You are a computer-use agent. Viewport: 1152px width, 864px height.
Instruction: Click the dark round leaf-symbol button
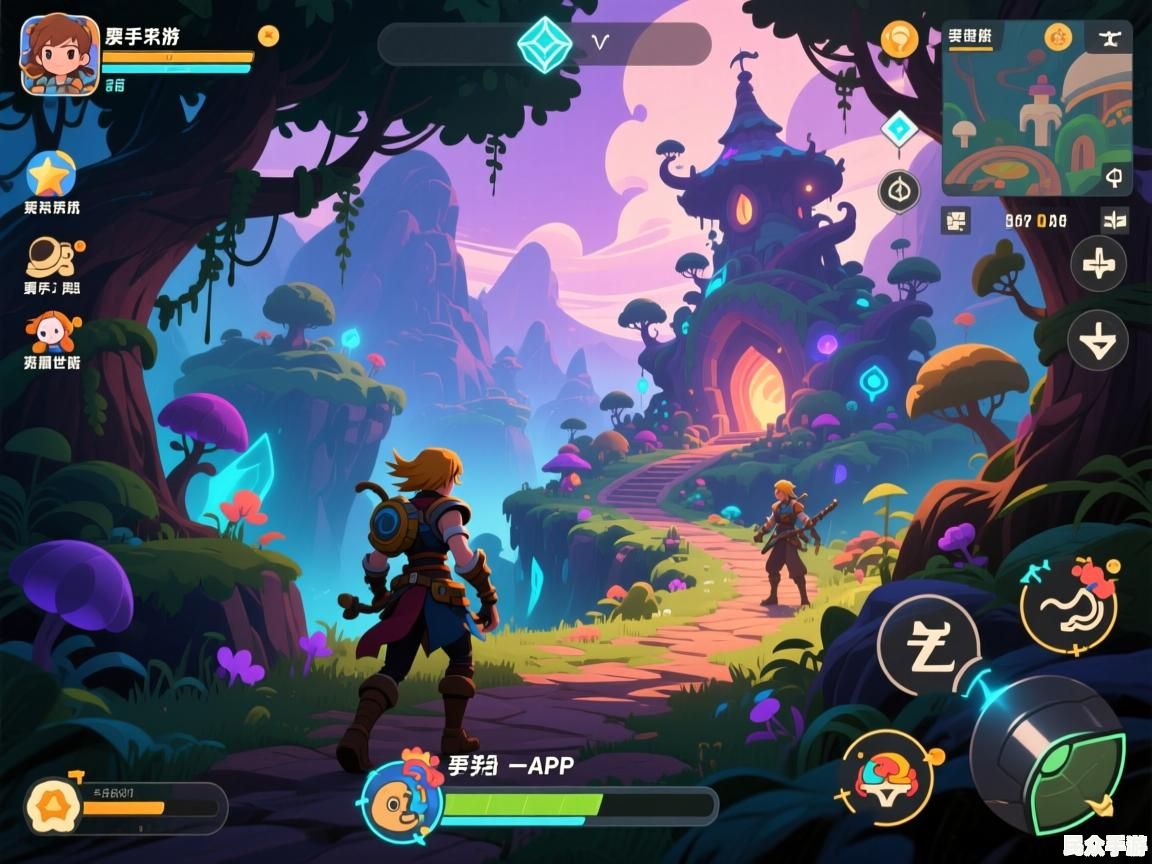(x=899, y=190)
